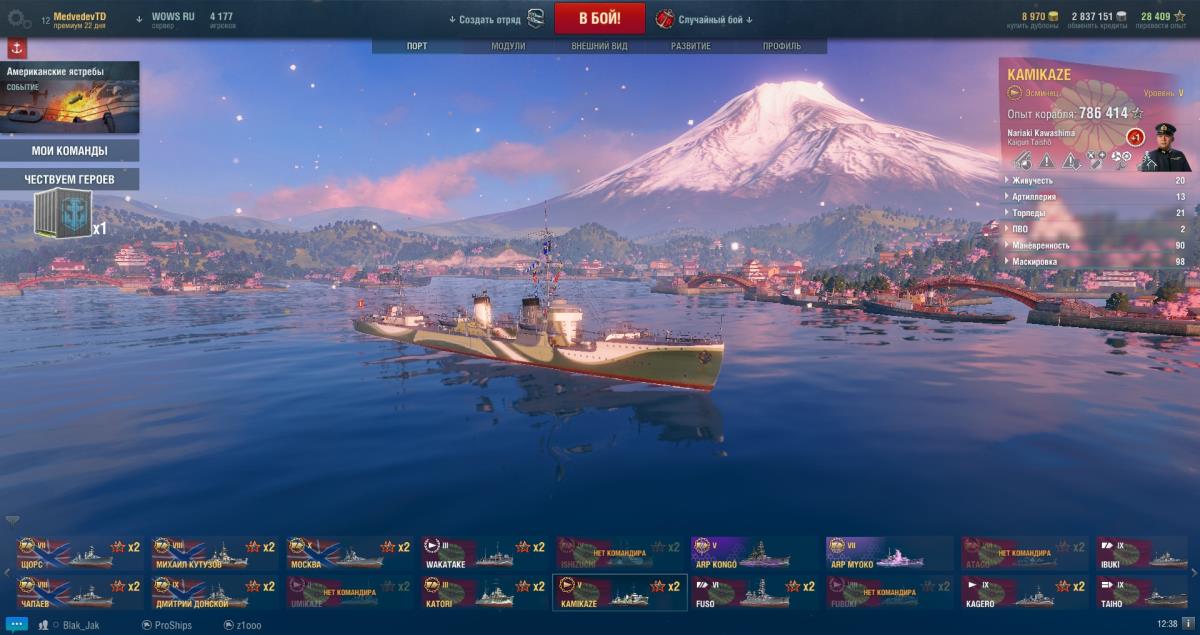Open the Случайный бой battle type dropdown

[x=706, y=19]
